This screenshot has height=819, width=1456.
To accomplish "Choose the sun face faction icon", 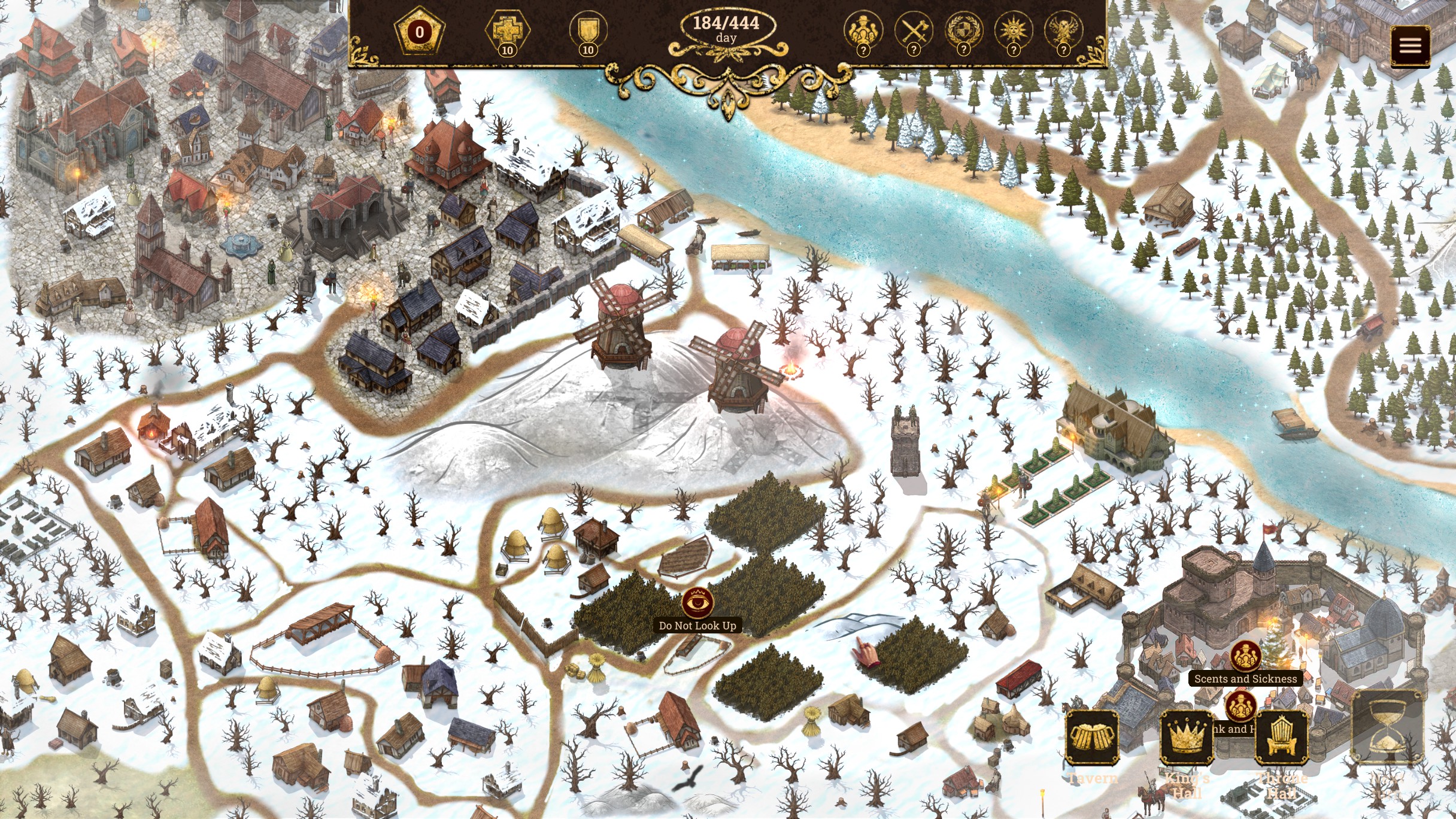I will coord(1013,29).
